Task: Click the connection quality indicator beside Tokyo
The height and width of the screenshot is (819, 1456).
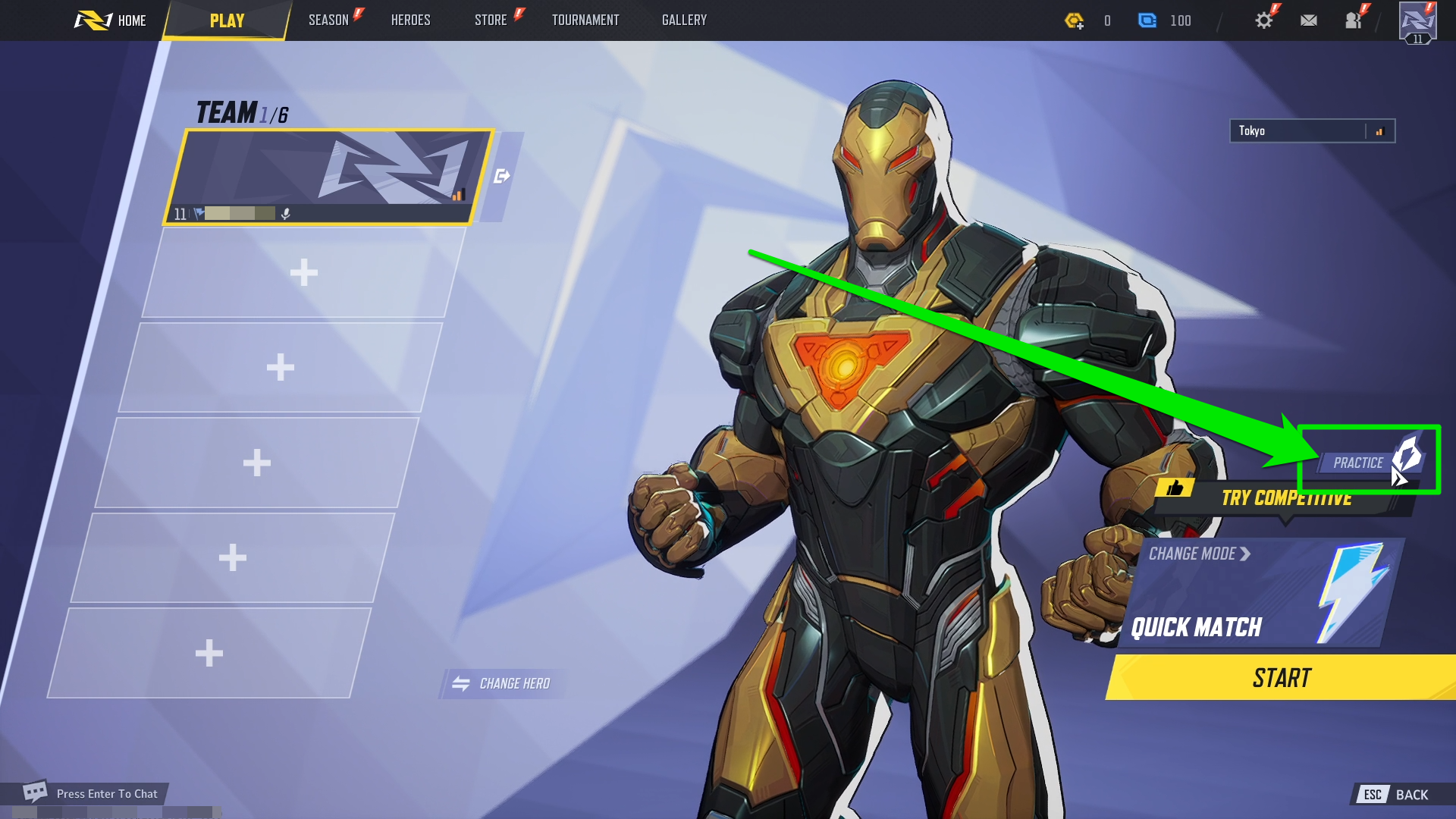Action: point(1379,130)
